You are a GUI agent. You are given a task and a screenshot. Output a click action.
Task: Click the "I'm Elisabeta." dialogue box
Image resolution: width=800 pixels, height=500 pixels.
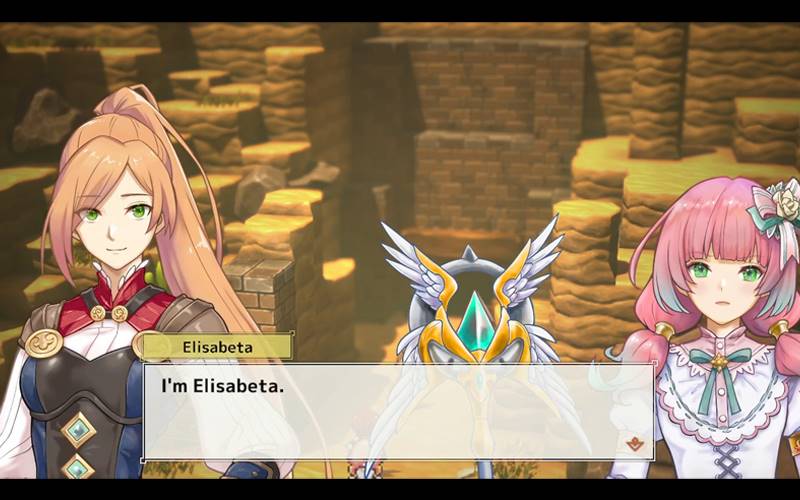tap(398, 410)
